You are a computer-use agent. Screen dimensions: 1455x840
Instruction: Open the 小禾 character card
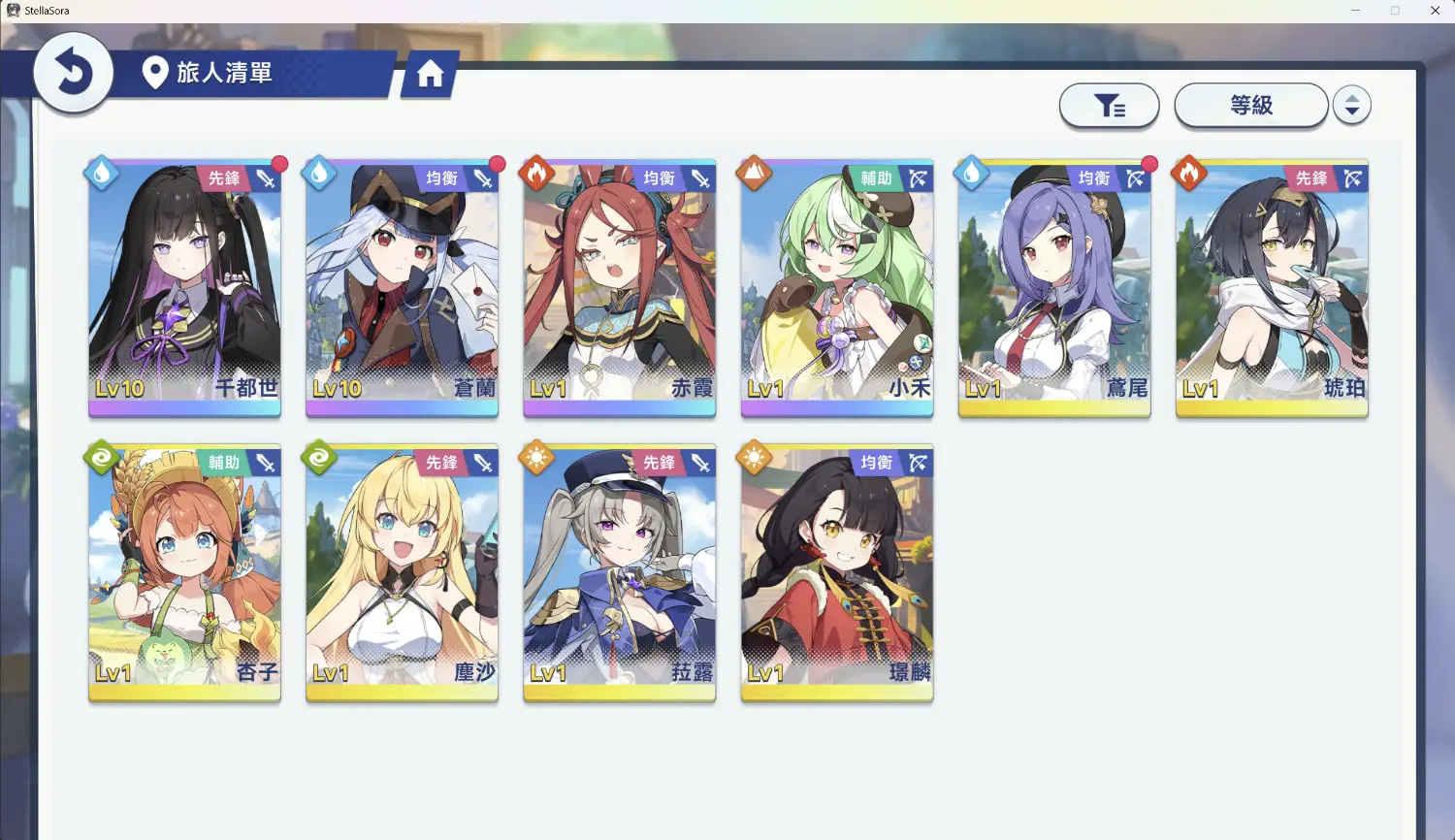click(836, 288)
